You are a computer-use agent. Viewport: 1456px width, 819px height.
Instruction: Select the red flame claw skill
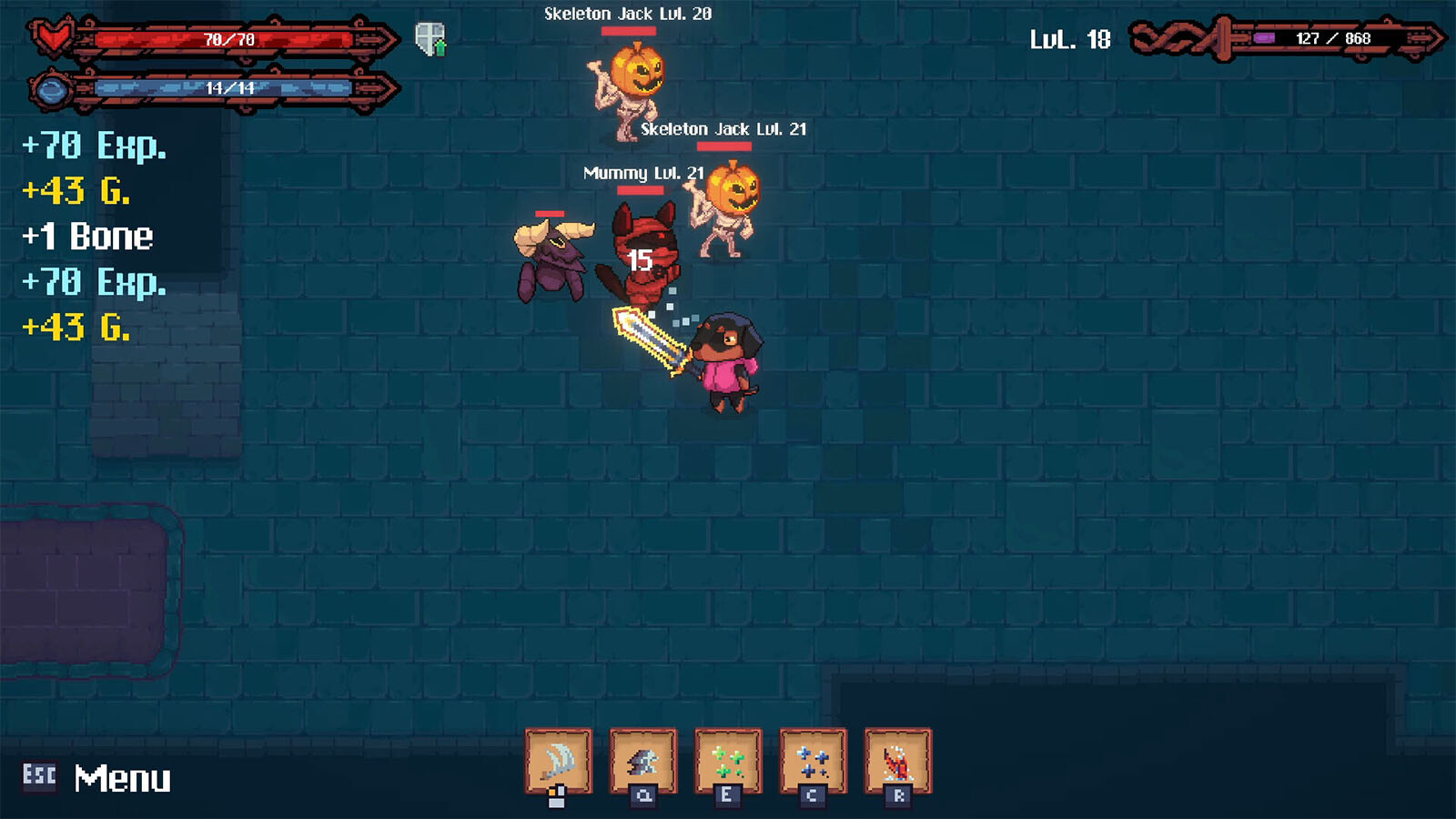pos(898,761)
